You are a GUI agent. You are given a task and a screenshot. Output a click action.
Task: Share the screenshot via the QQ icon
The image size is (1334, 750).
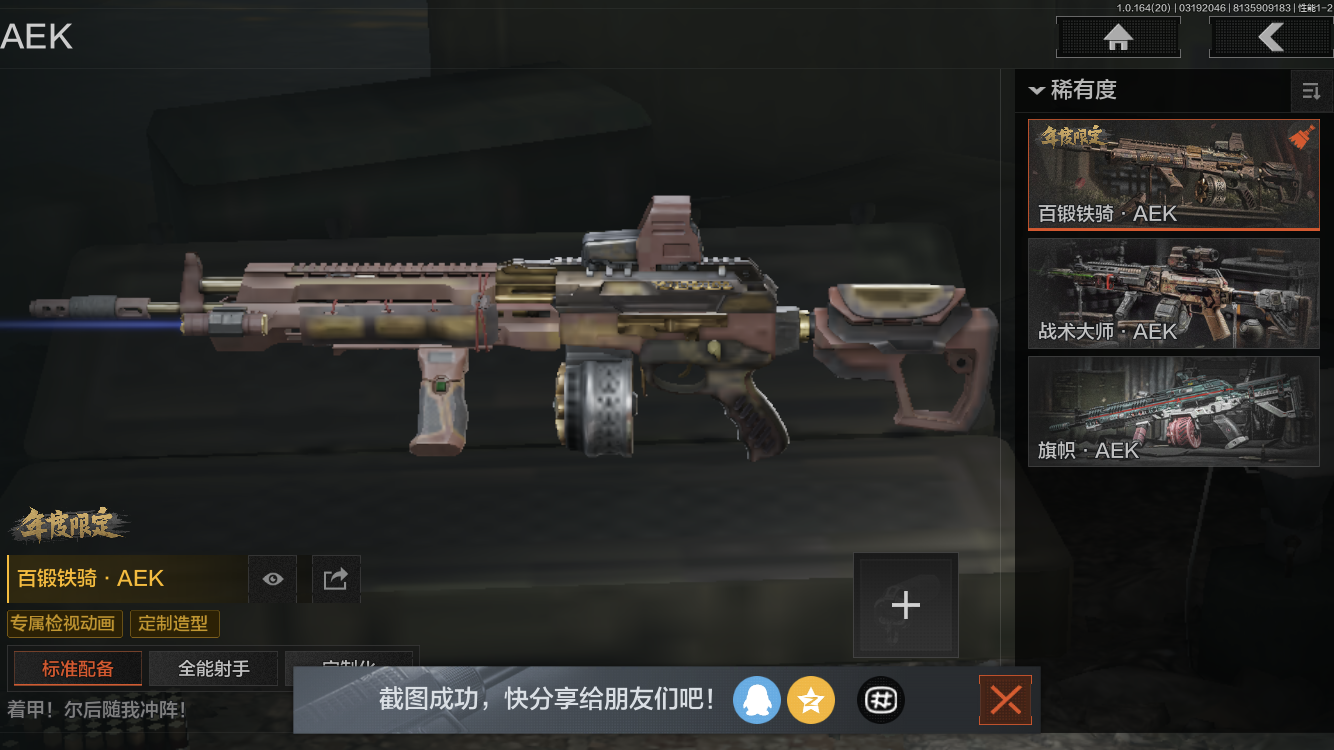757,700
